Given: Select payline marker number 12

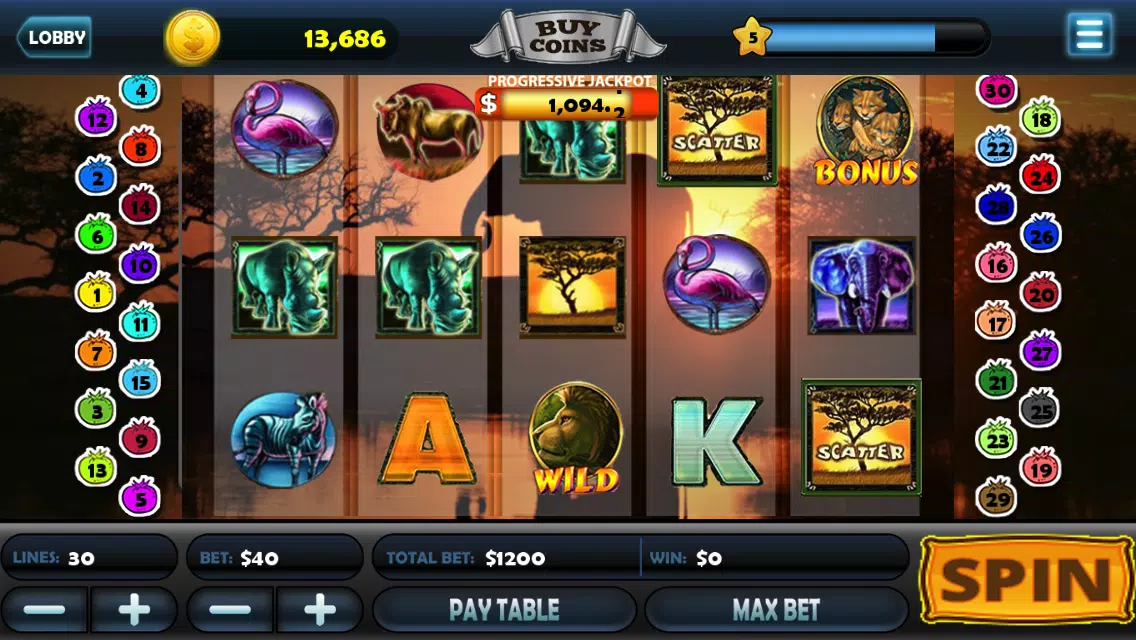Looking at the screenshot, I should (x=97, y=120).
